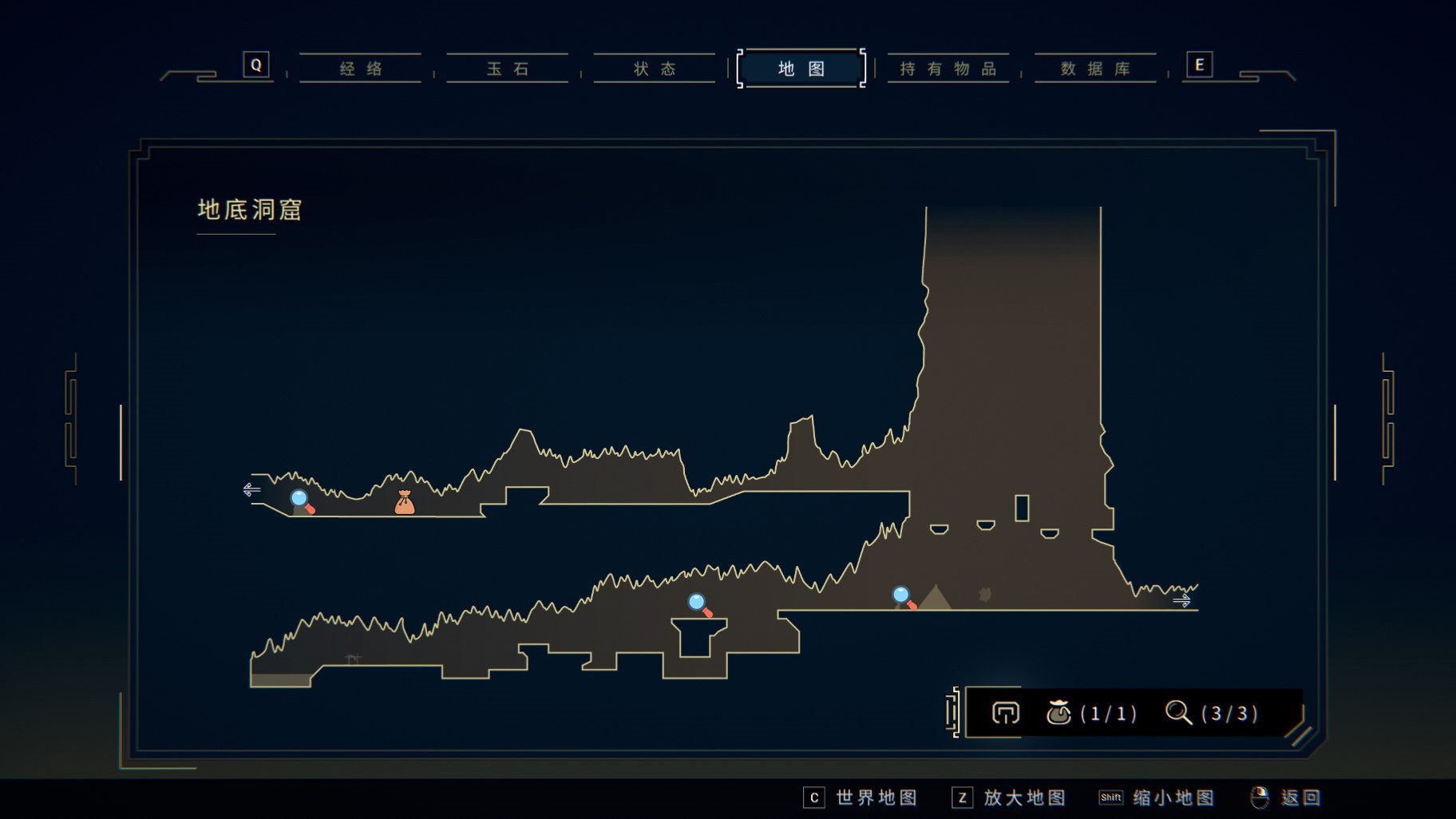Click the left exit arrow on the map
Viewport: 1456px width, 819px height.
click(252, 489)
